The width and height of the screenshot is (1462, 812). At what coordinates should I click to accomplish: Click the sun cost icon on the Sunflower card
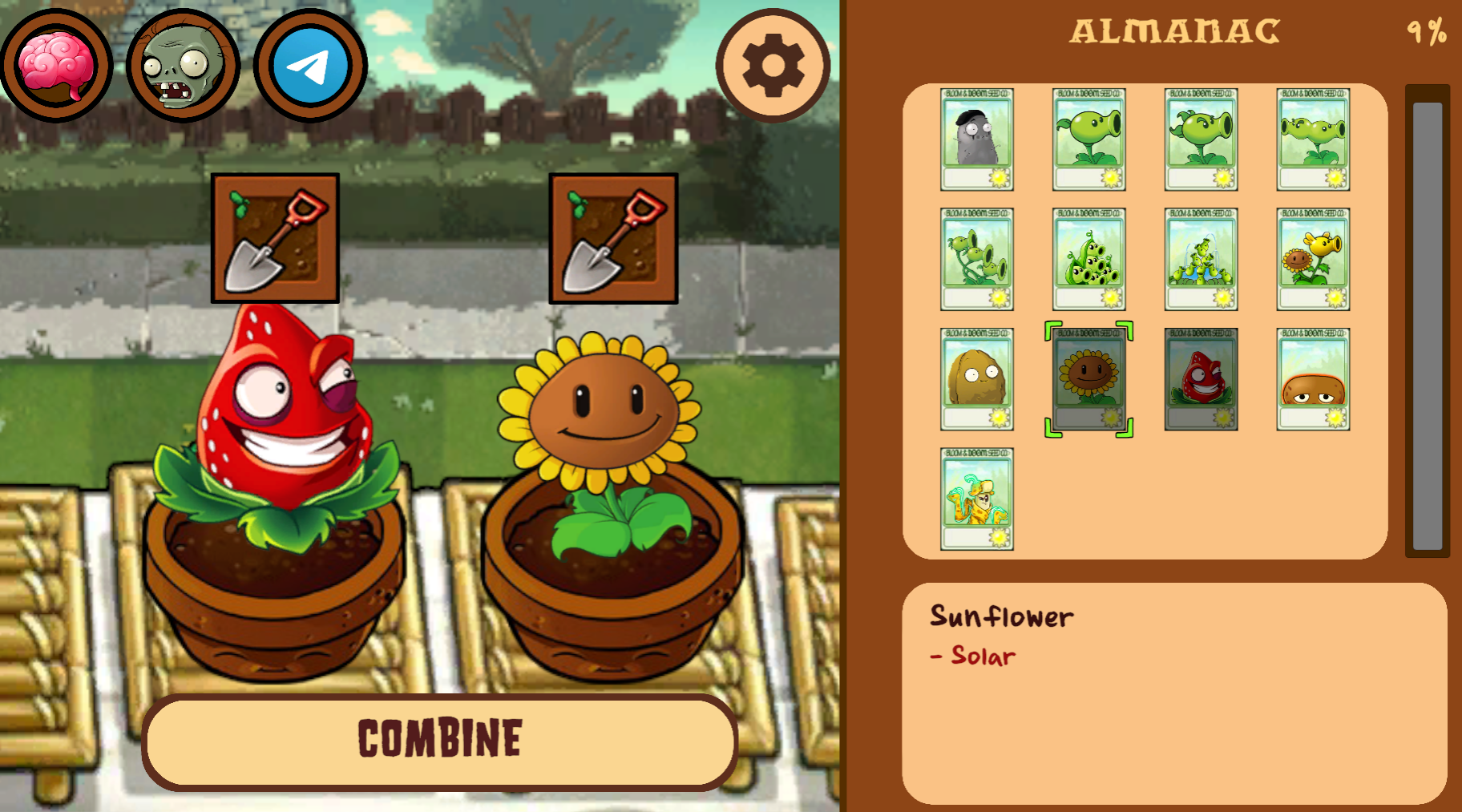click(1111, 418)
